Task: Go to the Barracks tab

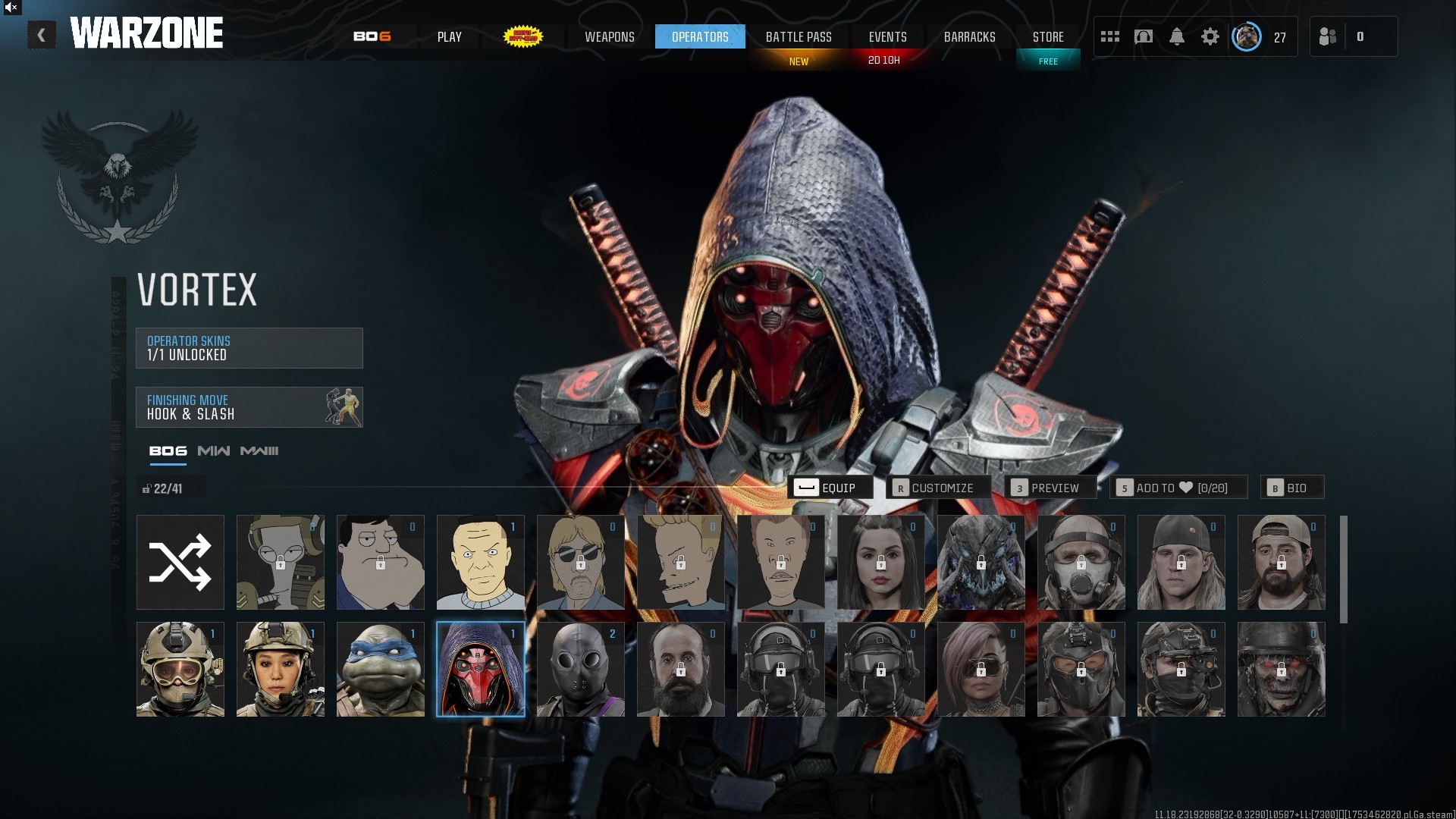Action: (x=969, y=36)
